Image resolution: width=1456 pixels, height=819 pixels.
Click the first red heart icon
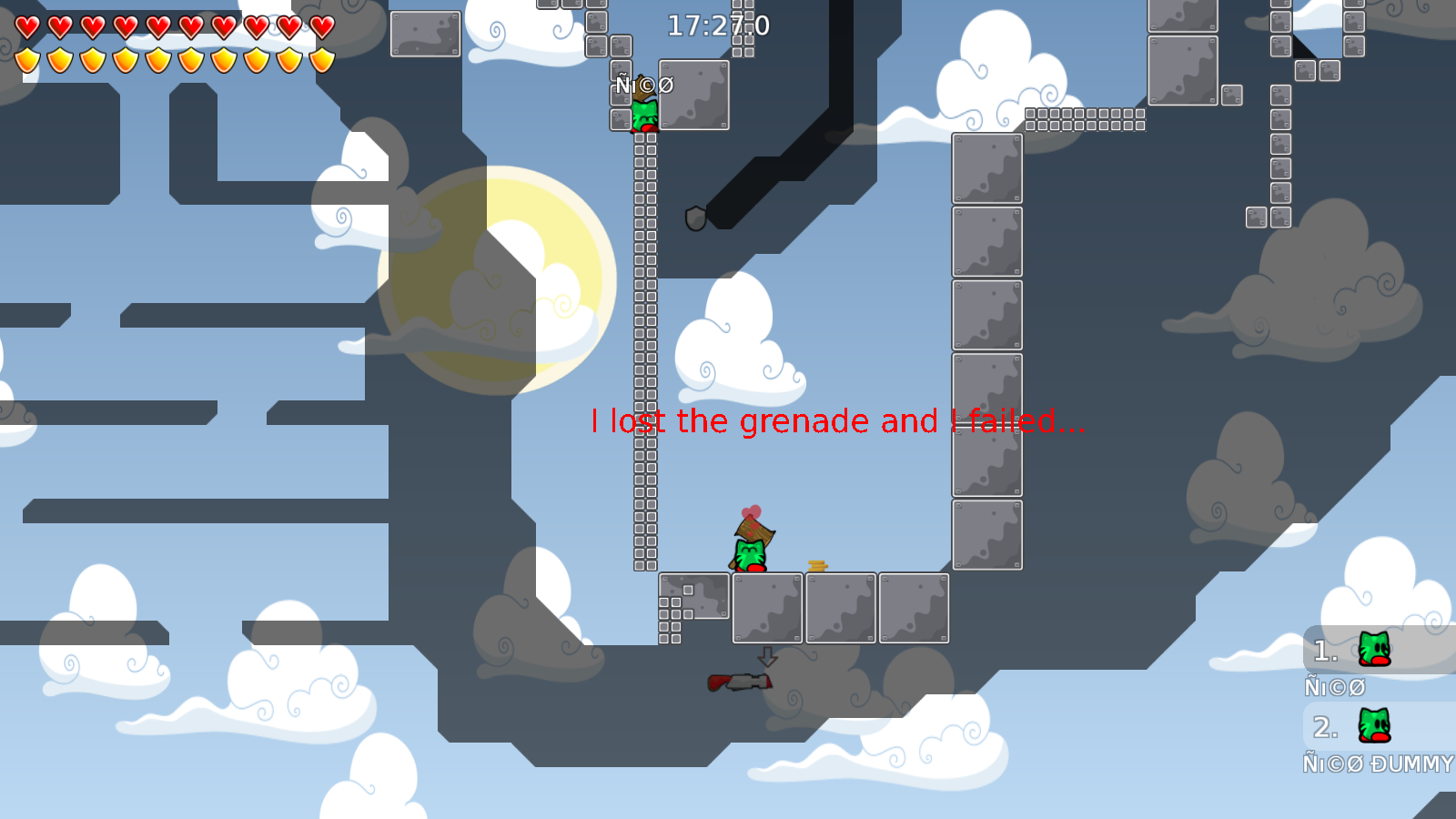coord(26,27)
